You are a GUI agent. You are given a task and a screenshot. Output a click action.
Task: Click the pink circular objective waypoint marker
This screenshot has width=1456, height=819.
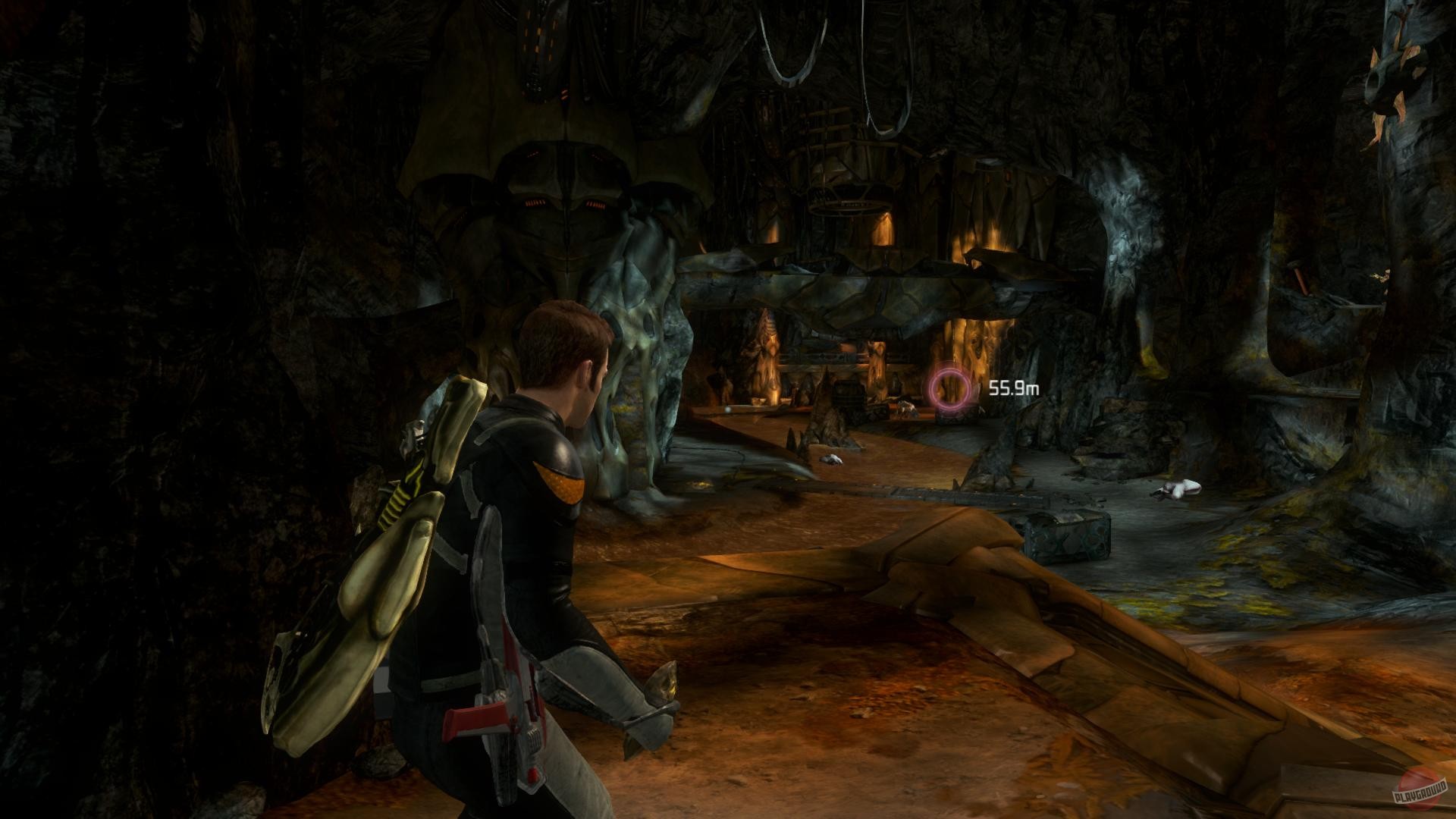(950, 389)
